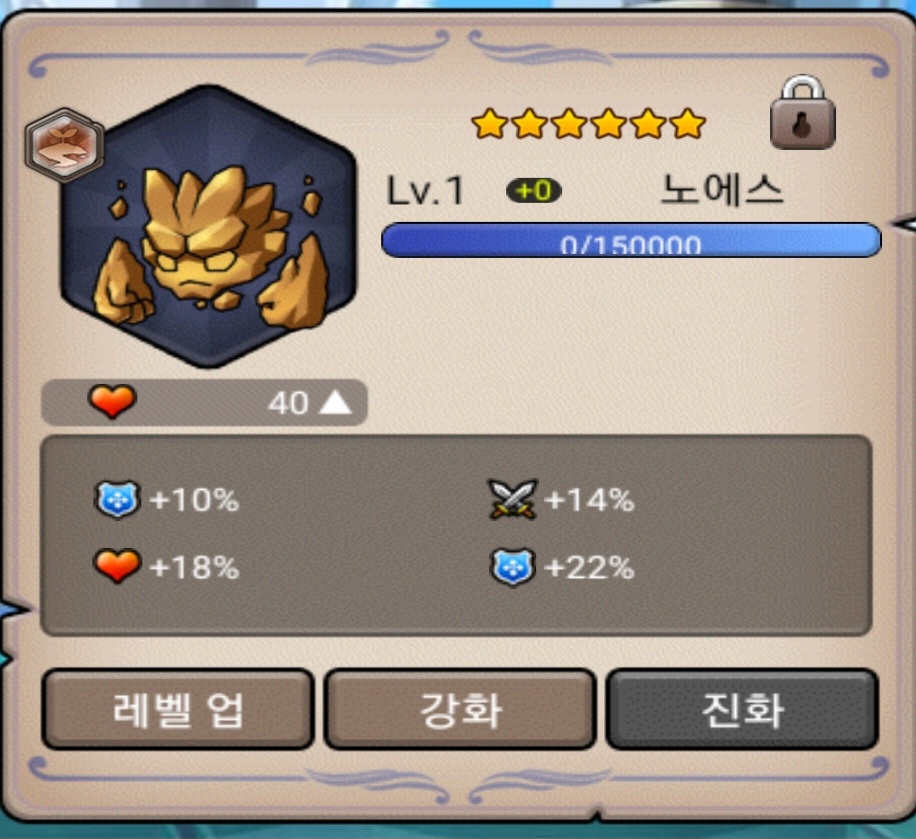Screen dimensions: 916x839
Task: Select the small hexagon type badge
Action: click(x=64, y=144)
